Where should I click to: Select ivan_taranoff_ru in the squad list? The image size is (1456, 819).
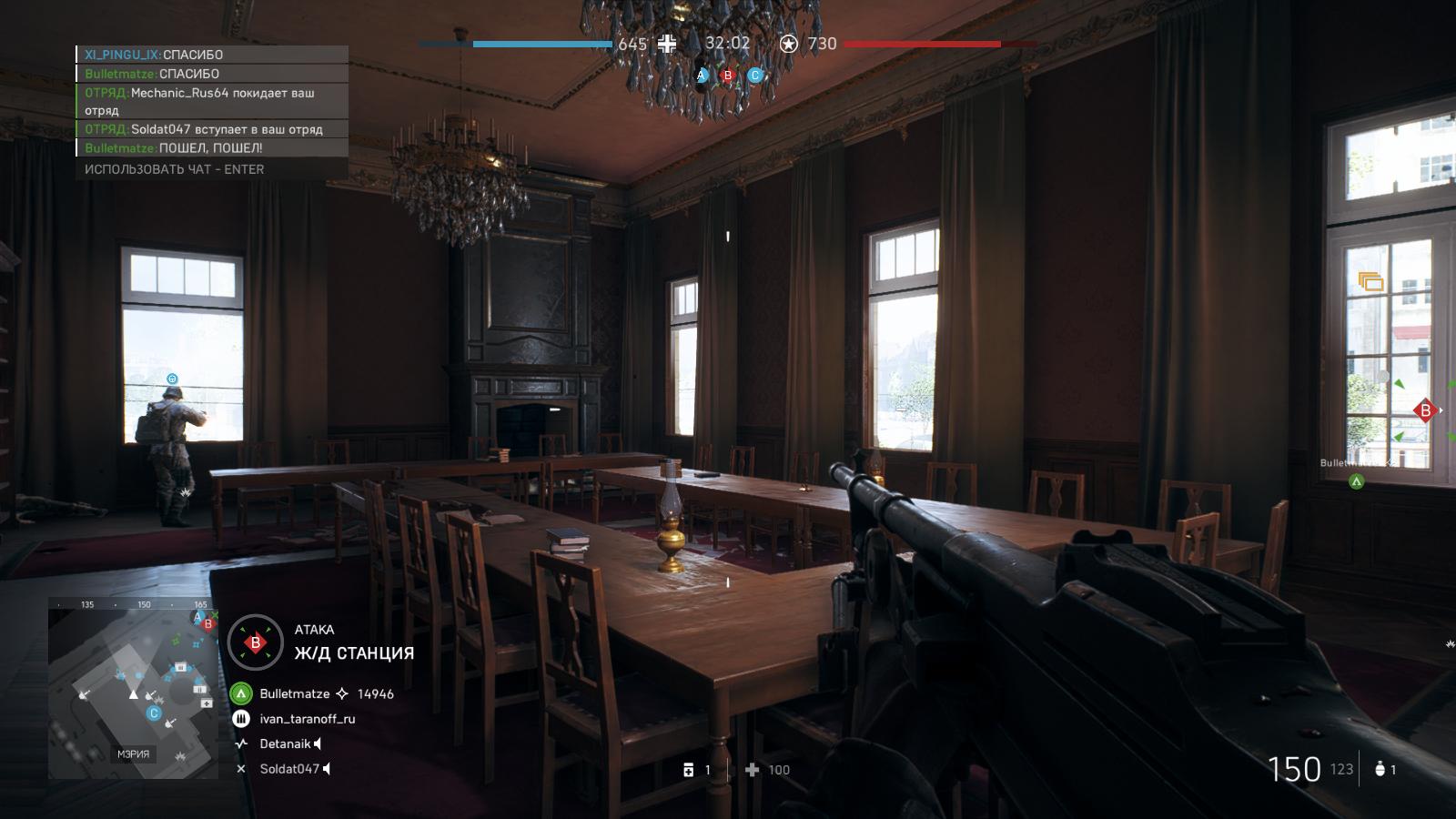click(307, 719)
